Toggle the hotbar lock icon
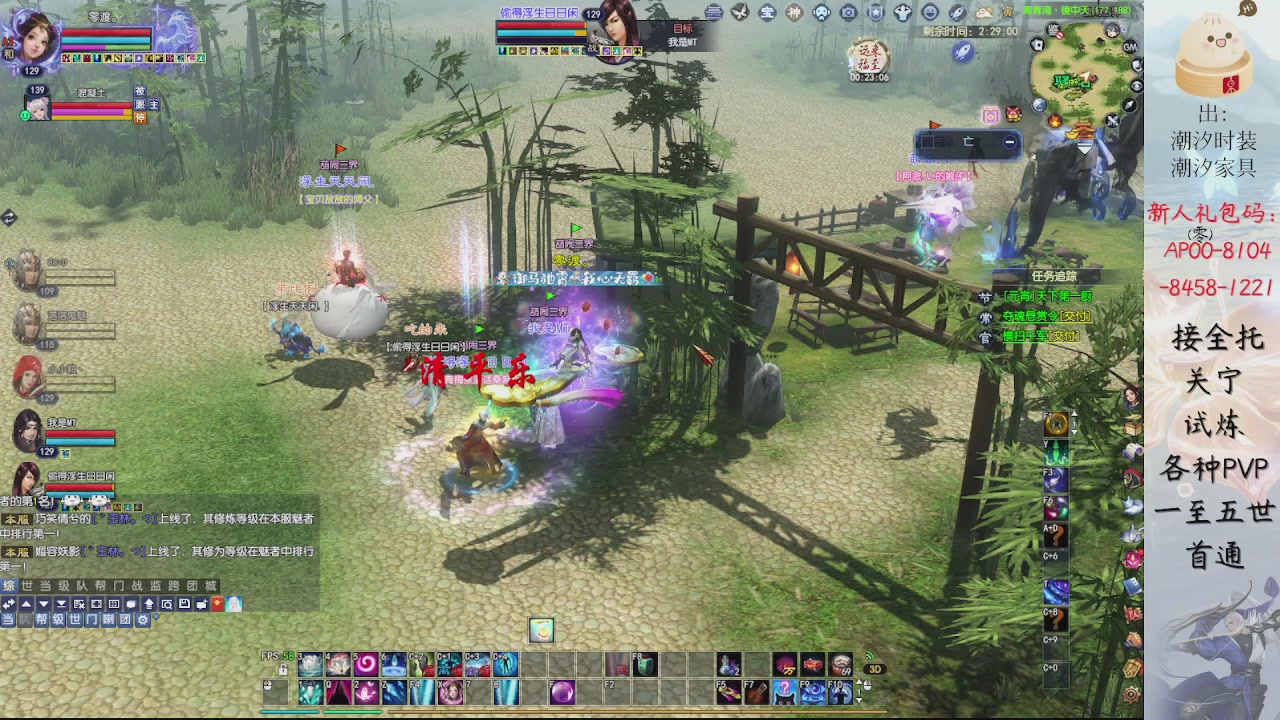The height and width of the screenshot is (720, 1280). pos(284,668)
